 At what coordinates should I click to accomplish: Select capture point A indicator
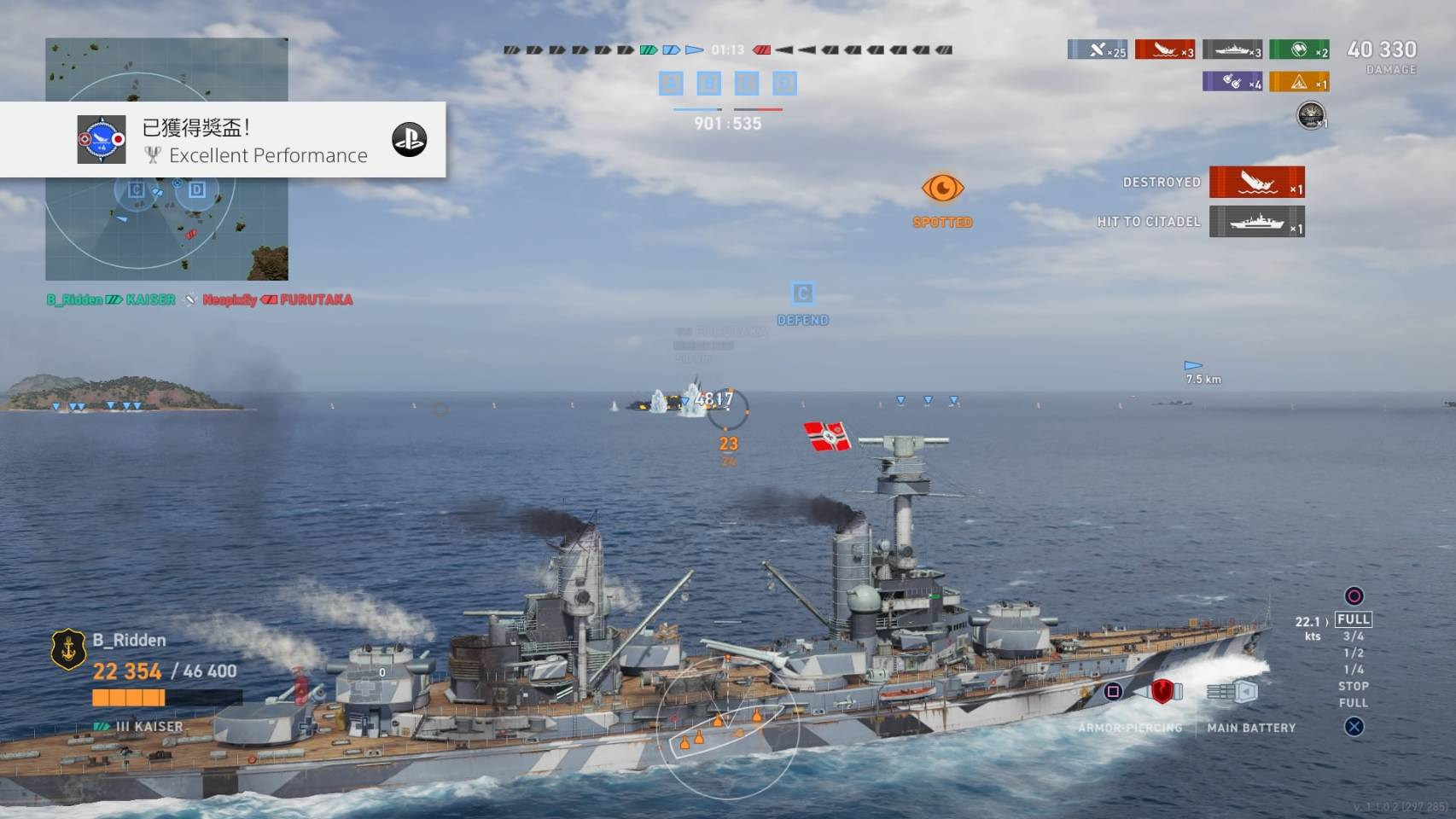point(671,83)
